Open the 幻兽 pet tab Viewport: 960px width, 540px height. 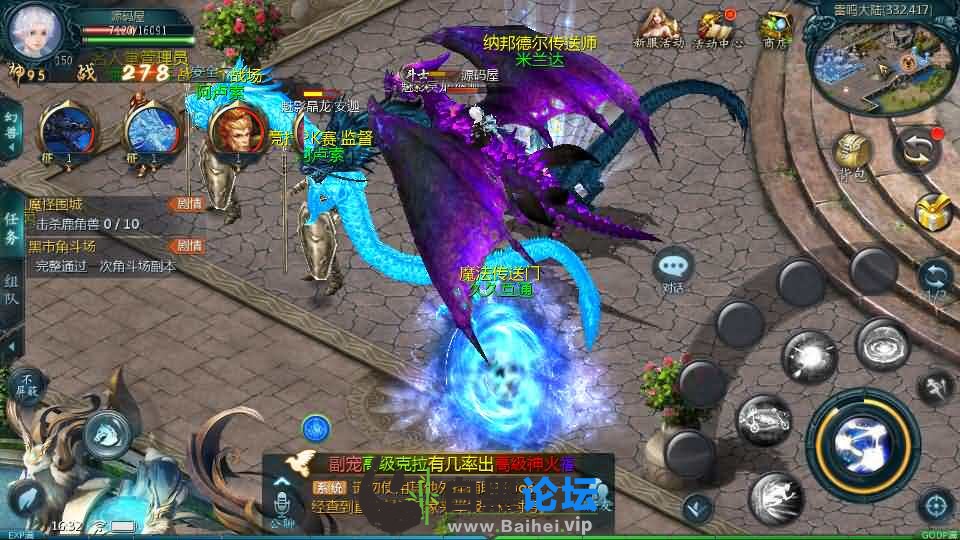(11, 130)
